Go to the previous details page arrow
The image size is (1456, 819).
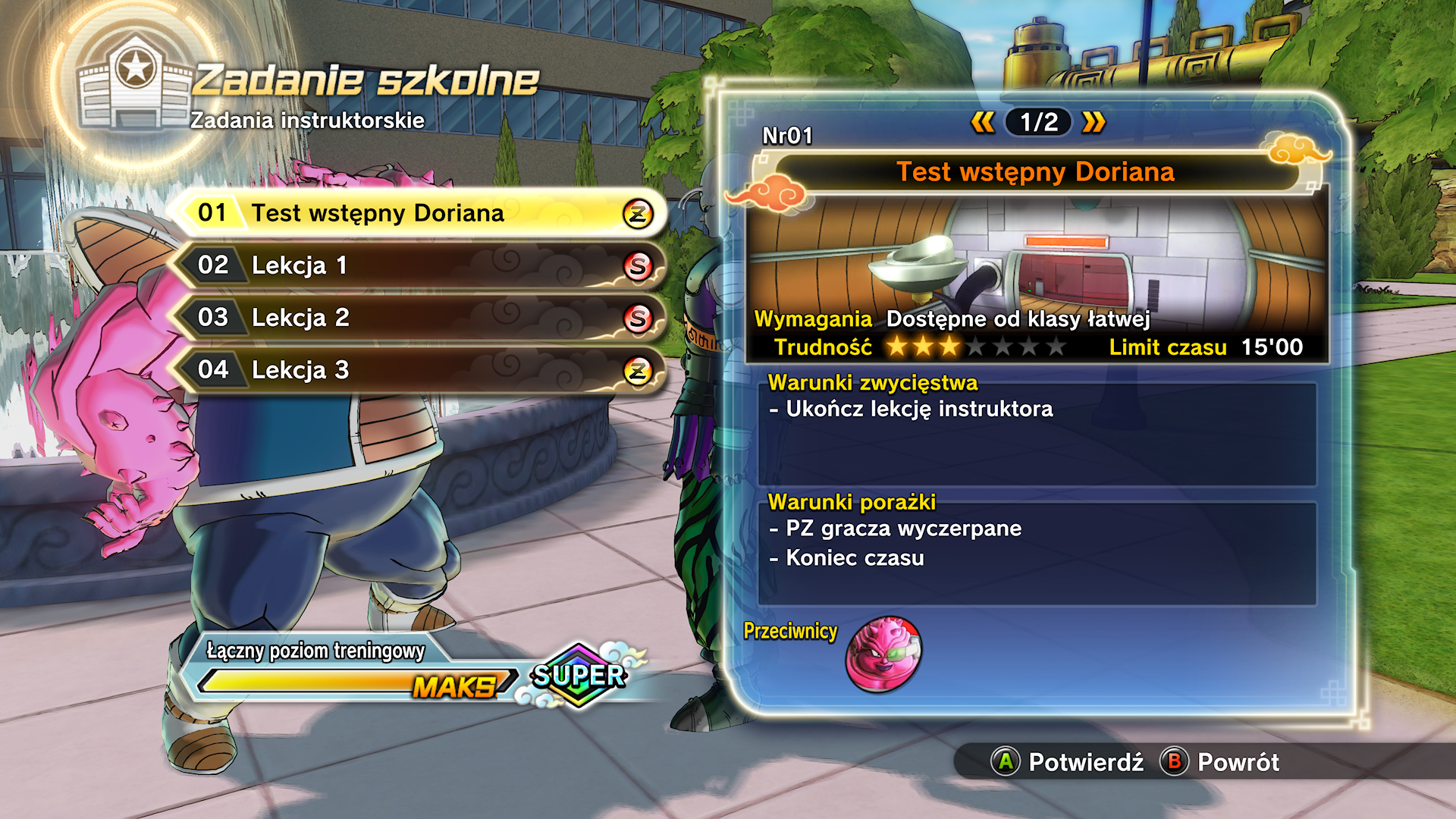[983, 122]
